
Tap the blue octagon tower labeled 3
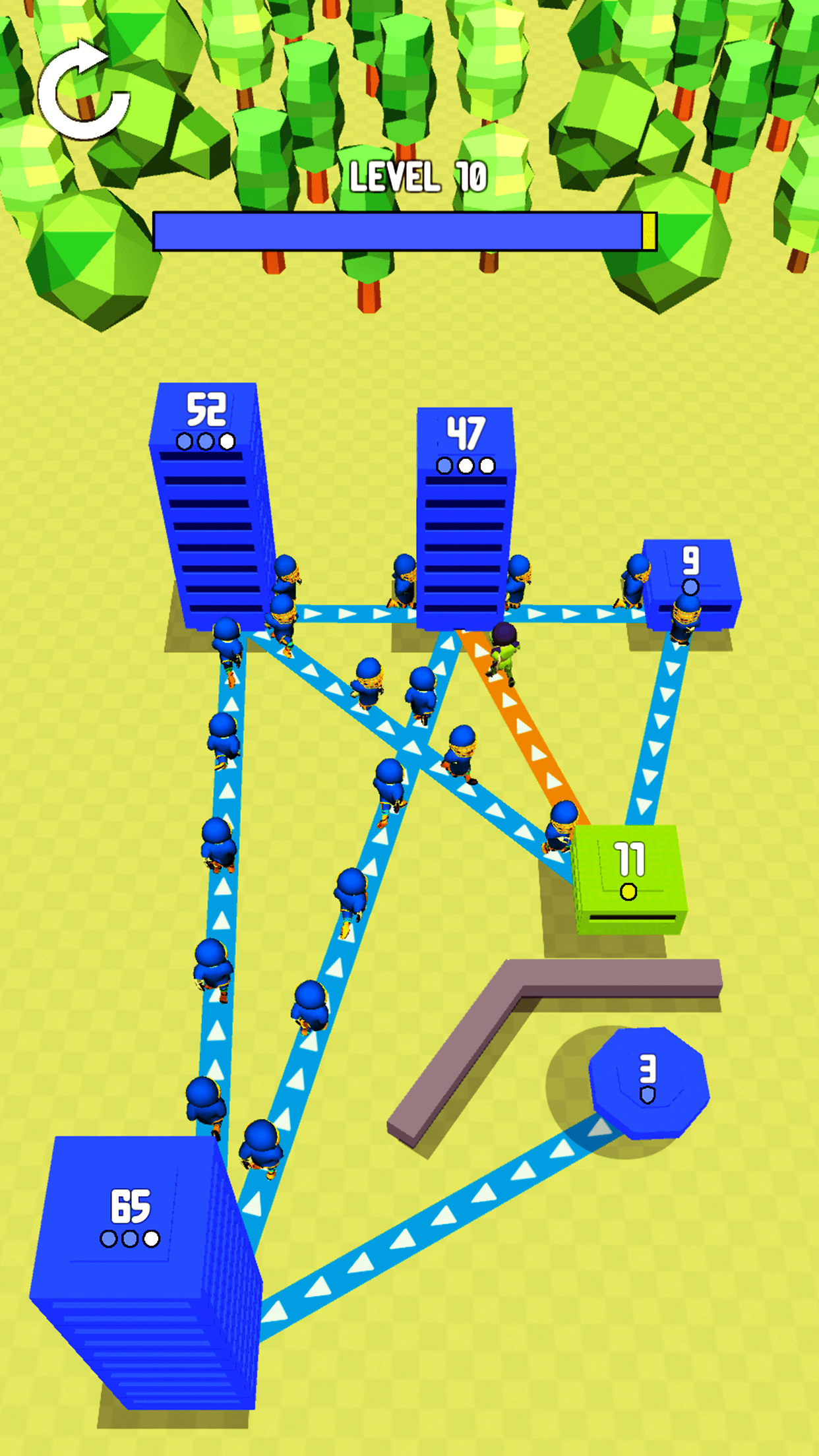tap(649, 1081)
